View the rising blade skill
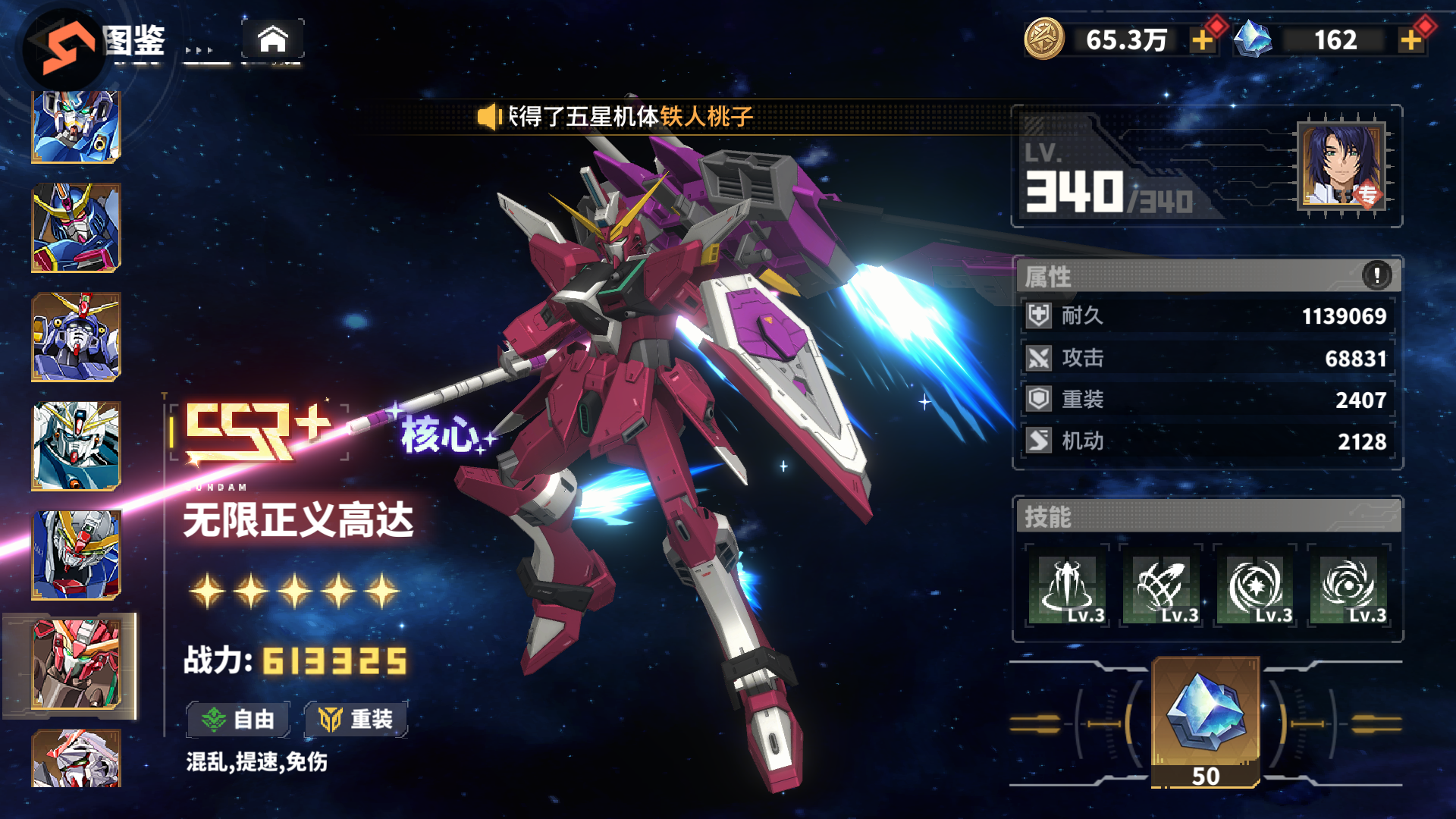The height and width of the screenshot is (819, 1456). click(x=1068, y=586)
